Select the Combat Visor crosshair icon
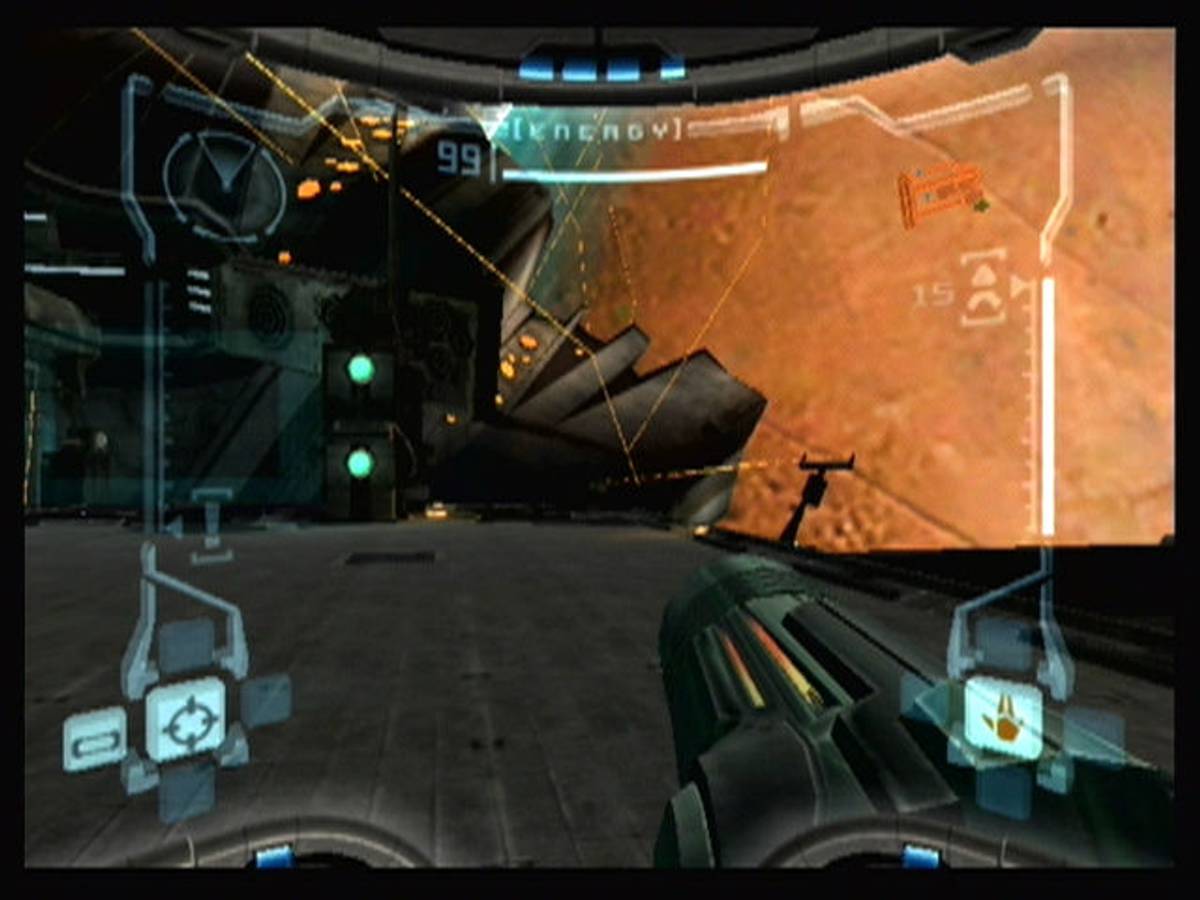 186,720
